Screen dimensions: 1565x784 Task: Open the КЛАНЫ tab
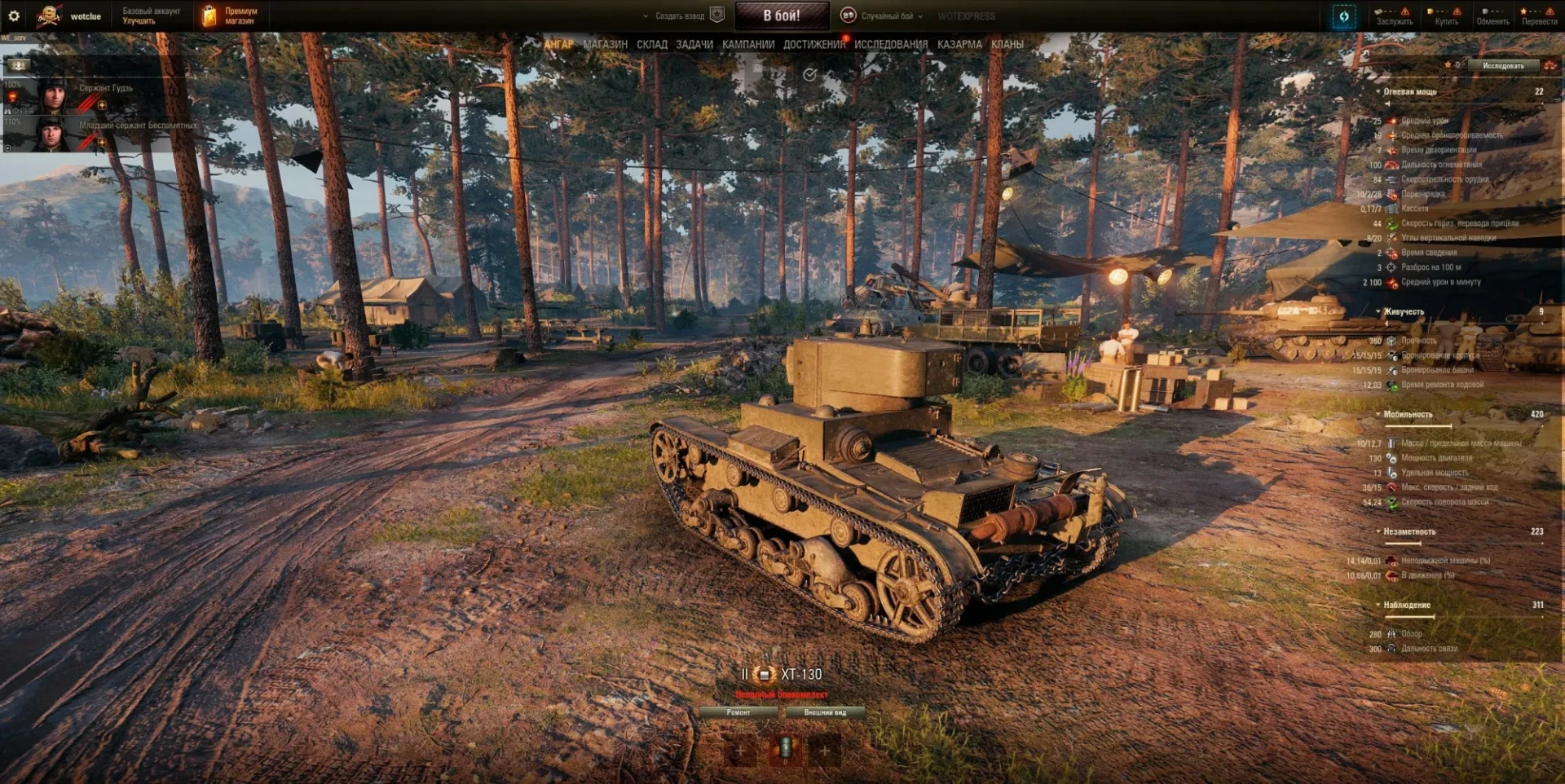1007,45
